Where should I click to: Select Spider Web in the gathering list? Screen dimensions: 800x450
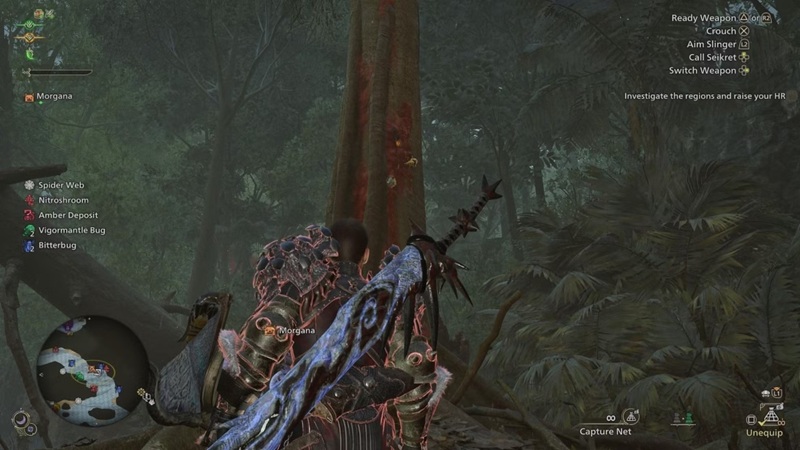point(60,185)
